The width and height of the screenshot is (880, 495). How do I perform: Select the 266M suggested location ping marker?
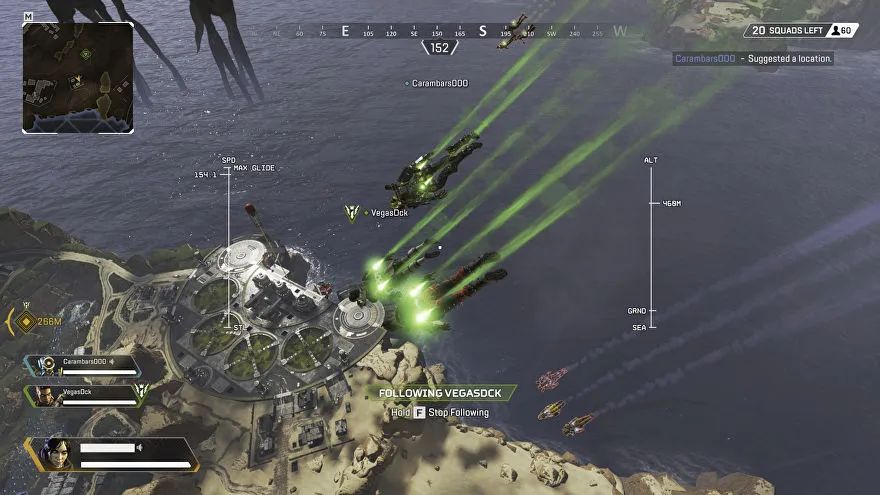click(27, 322)
